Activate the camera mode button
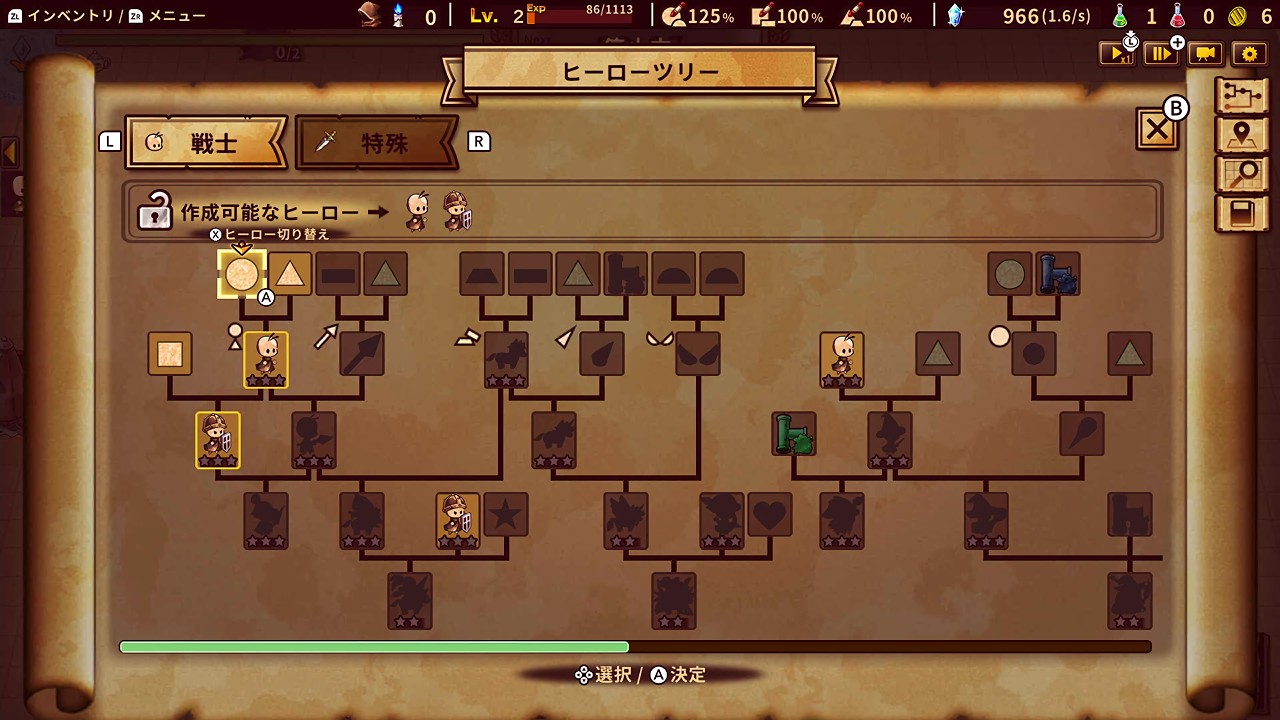 1205,54
